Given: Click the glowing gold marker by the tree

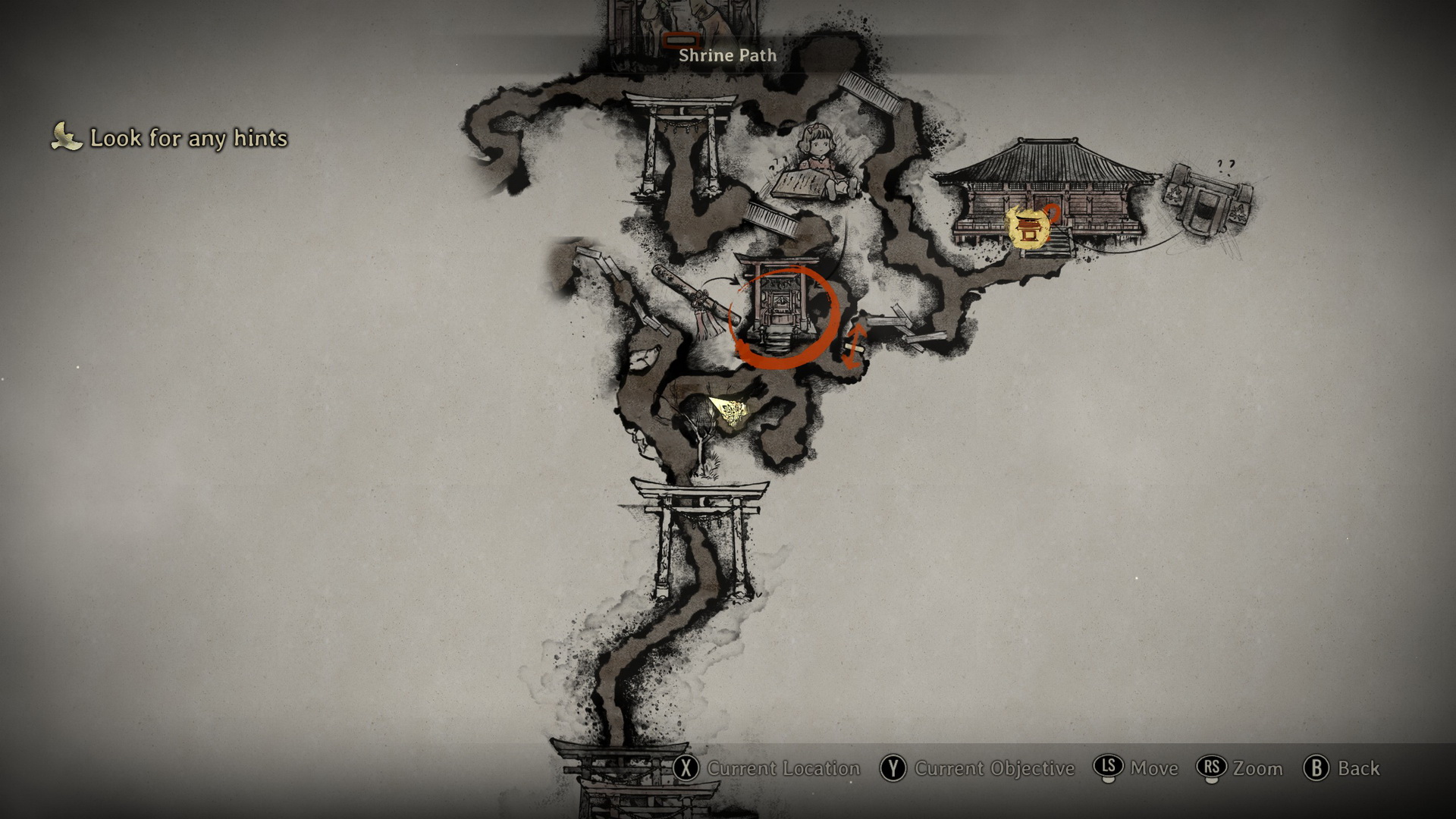Looking at the screenshot, I should click(730, 413).
